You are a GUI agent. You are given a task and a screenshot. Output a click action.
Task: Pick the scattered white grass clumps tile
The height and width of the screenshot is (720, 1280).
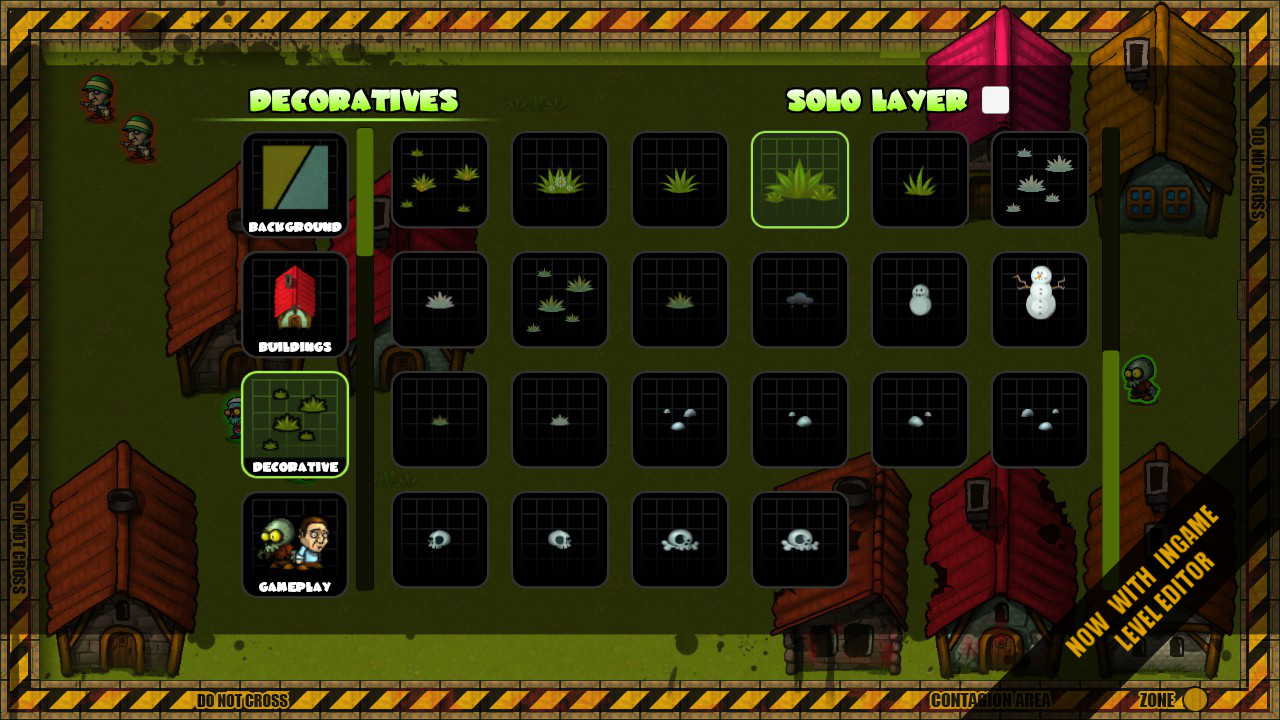pos(1039,179)
